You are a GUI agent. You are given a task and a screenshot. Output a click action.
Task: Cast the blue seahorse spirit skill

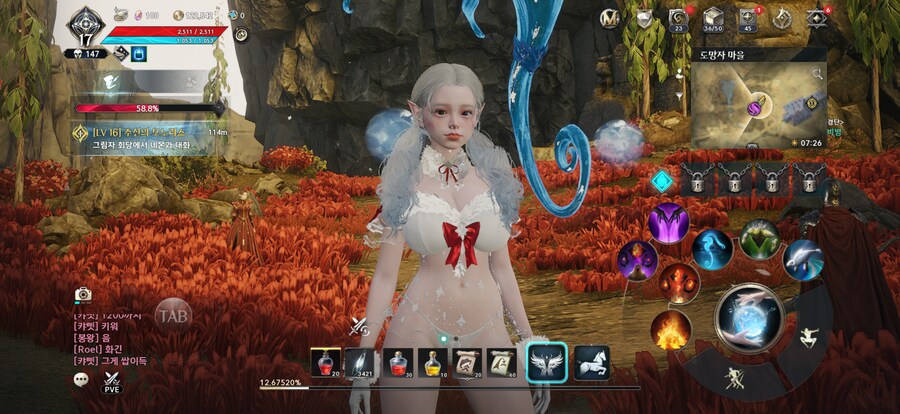(x=712, y=249)
